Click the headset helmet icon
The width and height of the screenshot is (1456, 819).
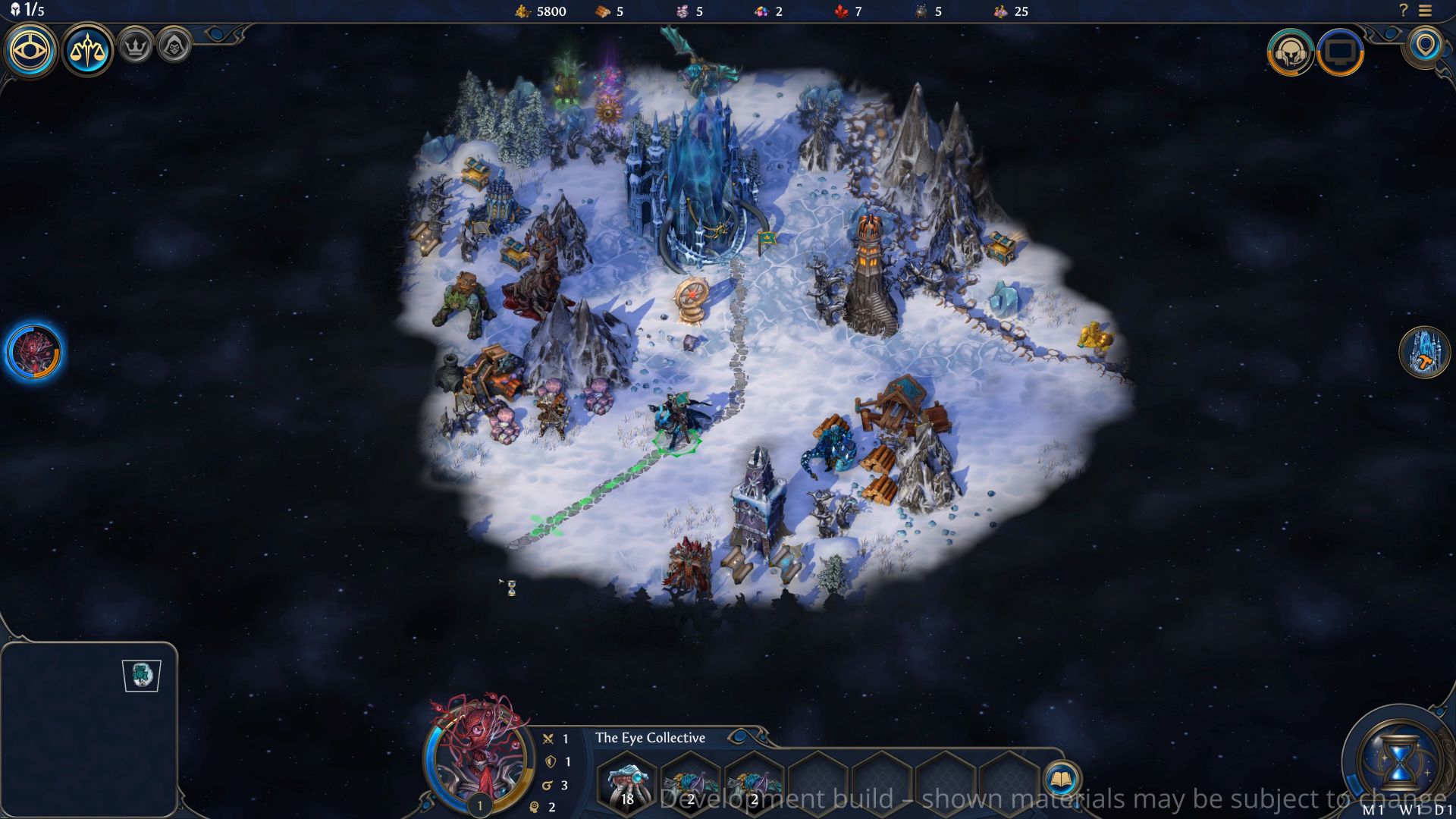[x=1290, y=52]
